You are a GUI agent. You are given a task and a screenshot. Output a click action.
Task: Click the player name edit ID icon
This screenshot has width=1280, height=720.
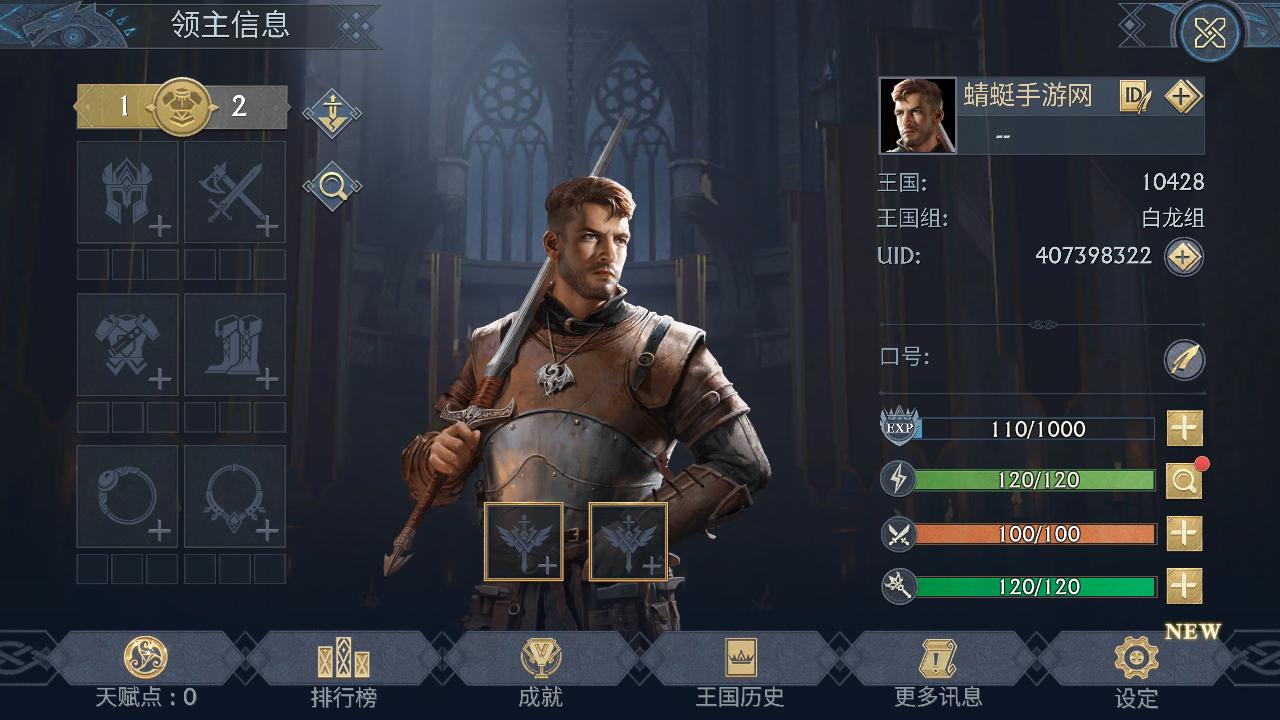1135,96
